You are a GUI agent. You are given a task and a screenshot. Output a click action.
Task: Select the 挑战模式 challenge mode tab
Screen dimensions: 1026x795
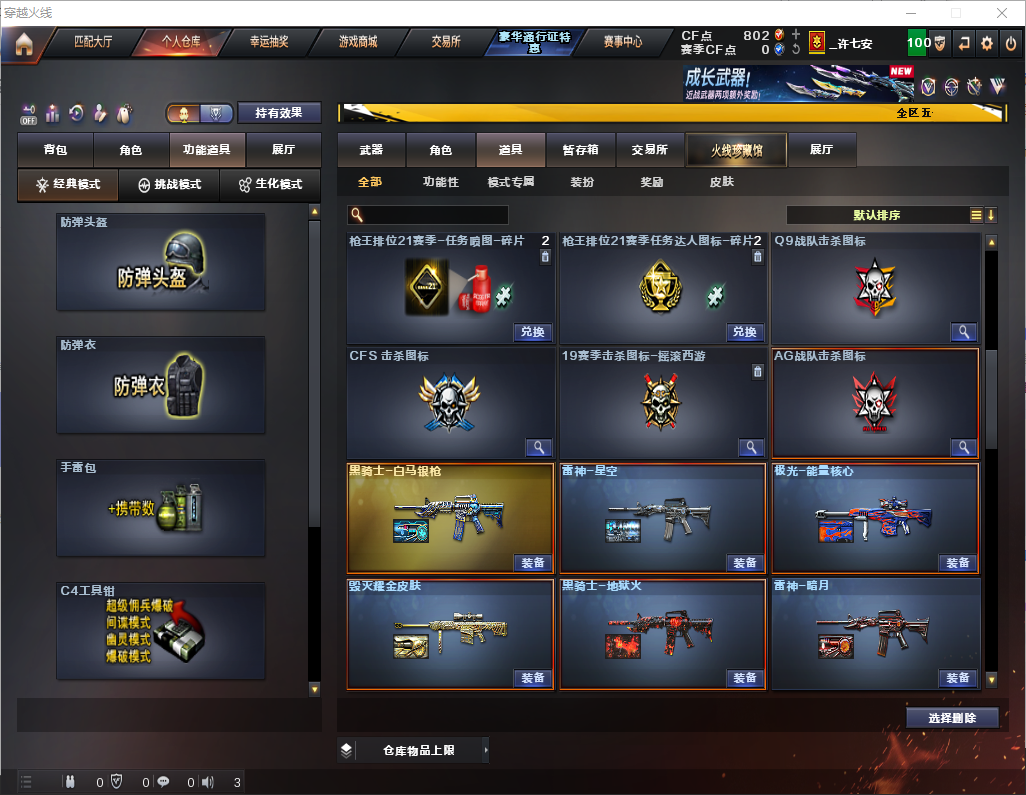pos(169,185)
